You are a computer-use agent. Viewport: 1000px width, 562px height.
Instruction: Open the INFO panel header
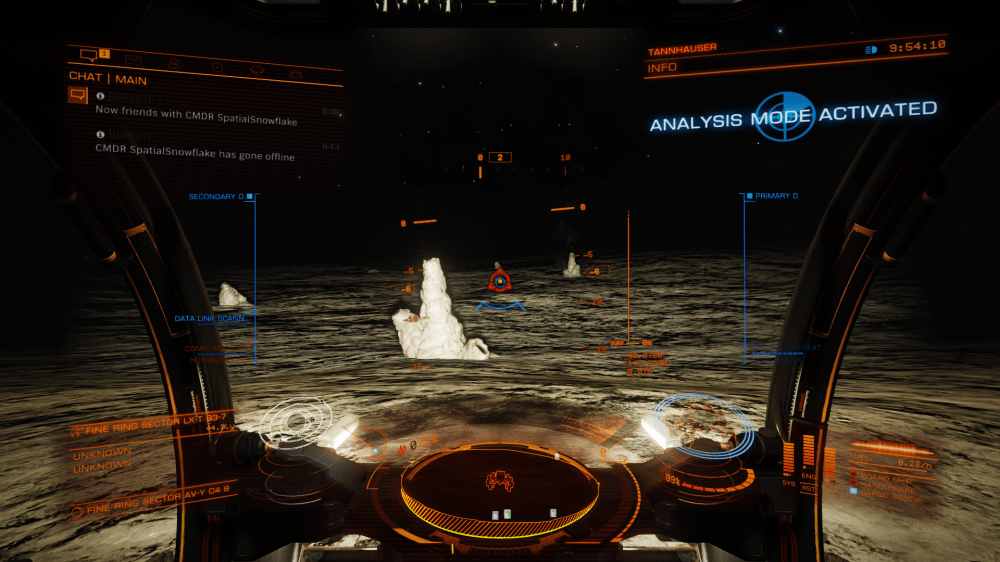point(663,68)
